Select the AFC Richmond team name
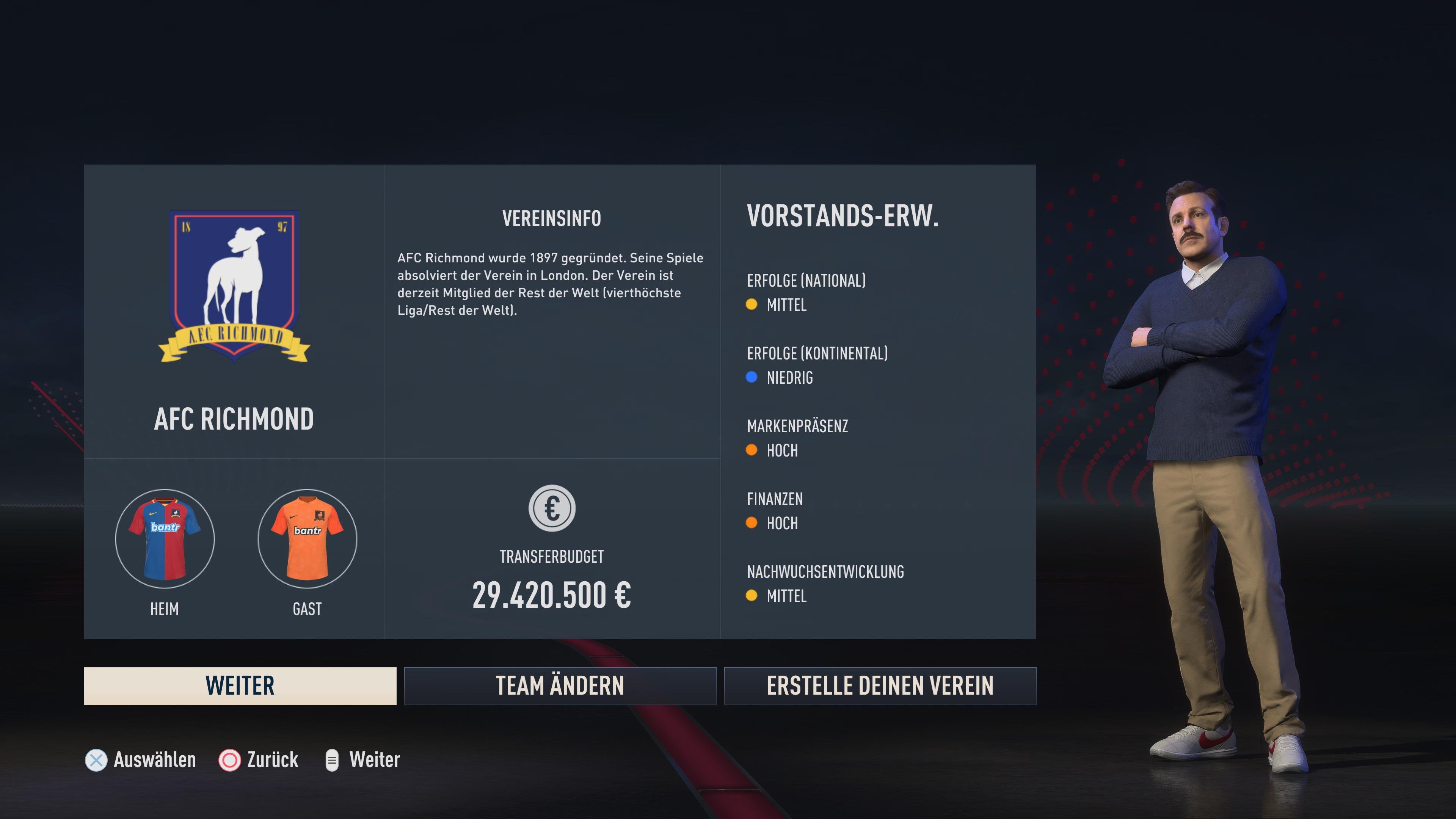This screenshot has height=819, width=1456. 234,418
